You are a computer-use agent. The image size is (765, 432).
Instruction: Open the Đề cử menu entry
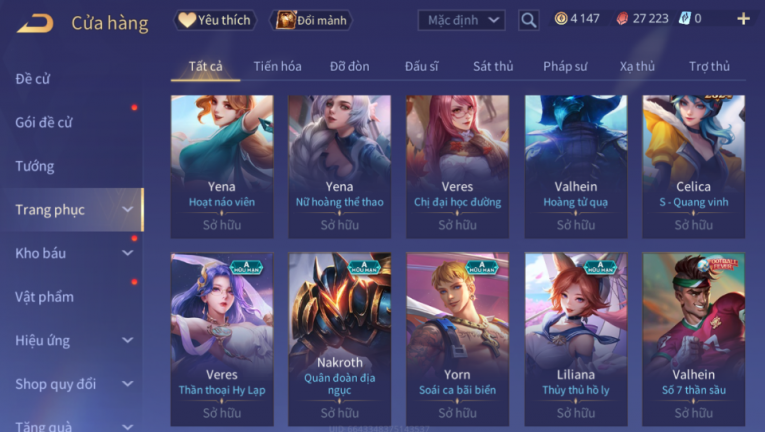coord(33,78)
